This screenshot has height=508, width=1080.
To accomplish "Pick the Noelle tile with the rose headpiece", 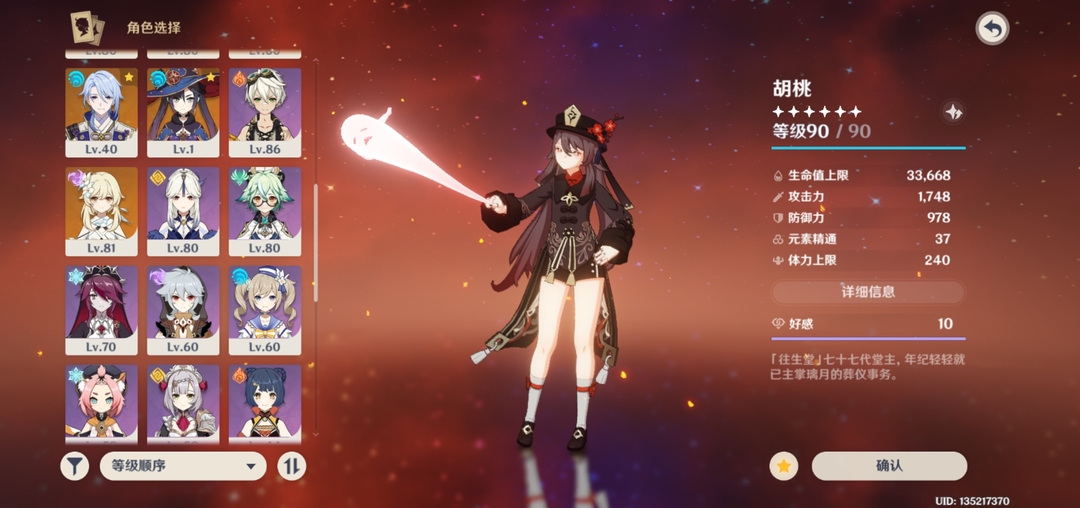I will (x=183, y=402).
